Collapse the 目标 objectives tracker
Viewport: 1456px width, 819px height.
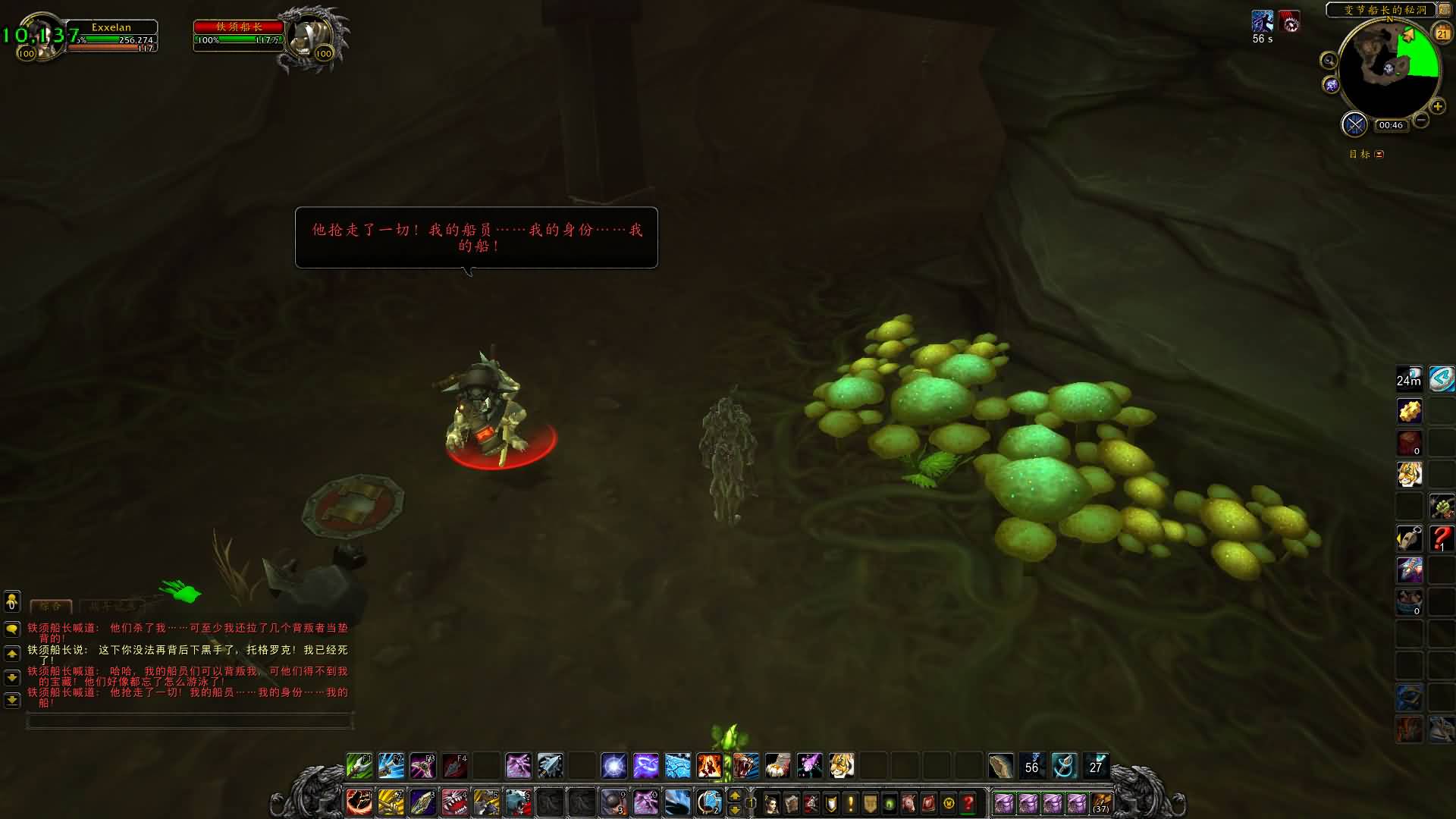[1379, 154]
